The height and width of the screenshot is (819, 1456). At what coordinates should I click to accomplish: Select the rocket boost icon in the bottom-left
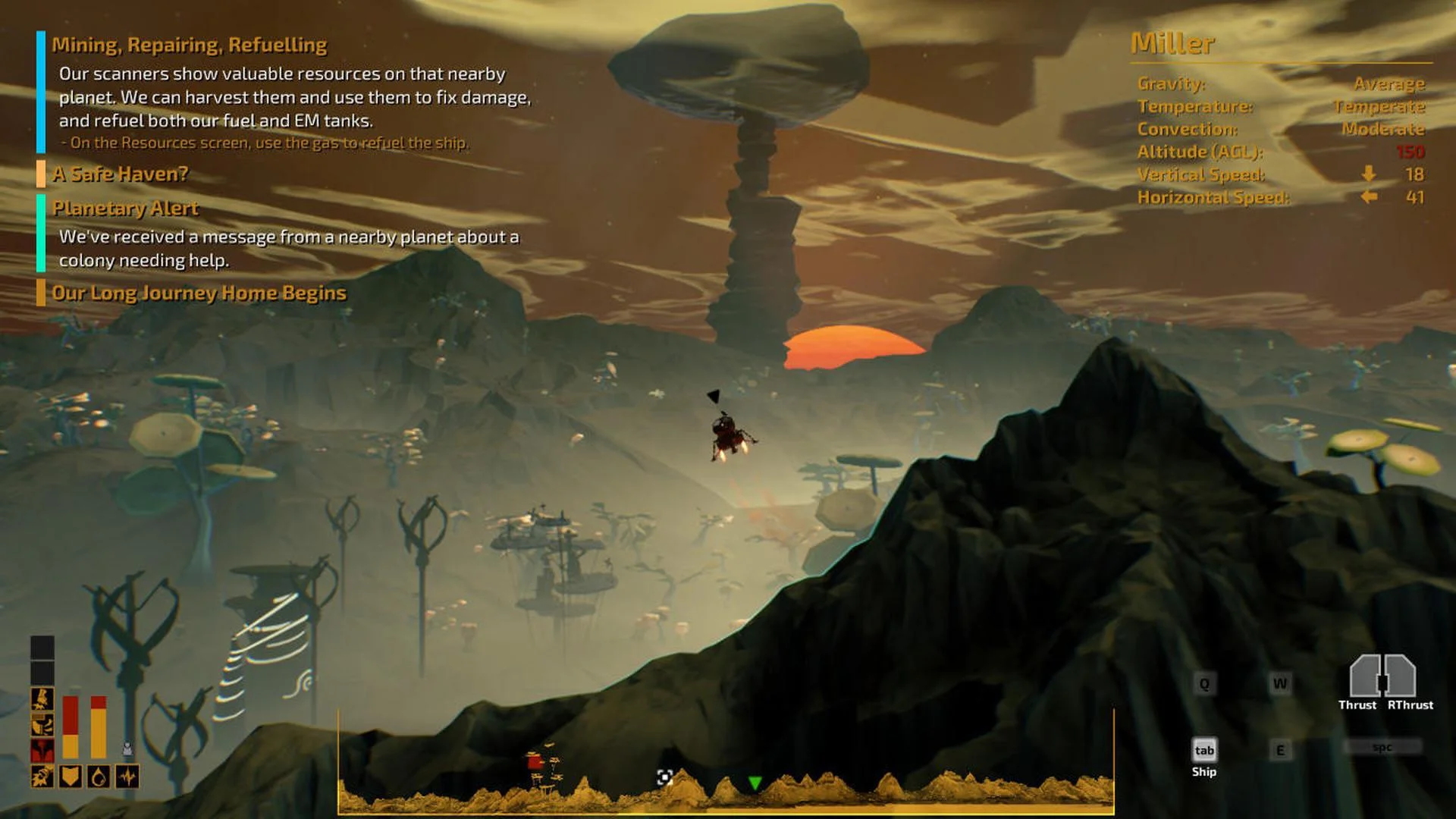42,776
